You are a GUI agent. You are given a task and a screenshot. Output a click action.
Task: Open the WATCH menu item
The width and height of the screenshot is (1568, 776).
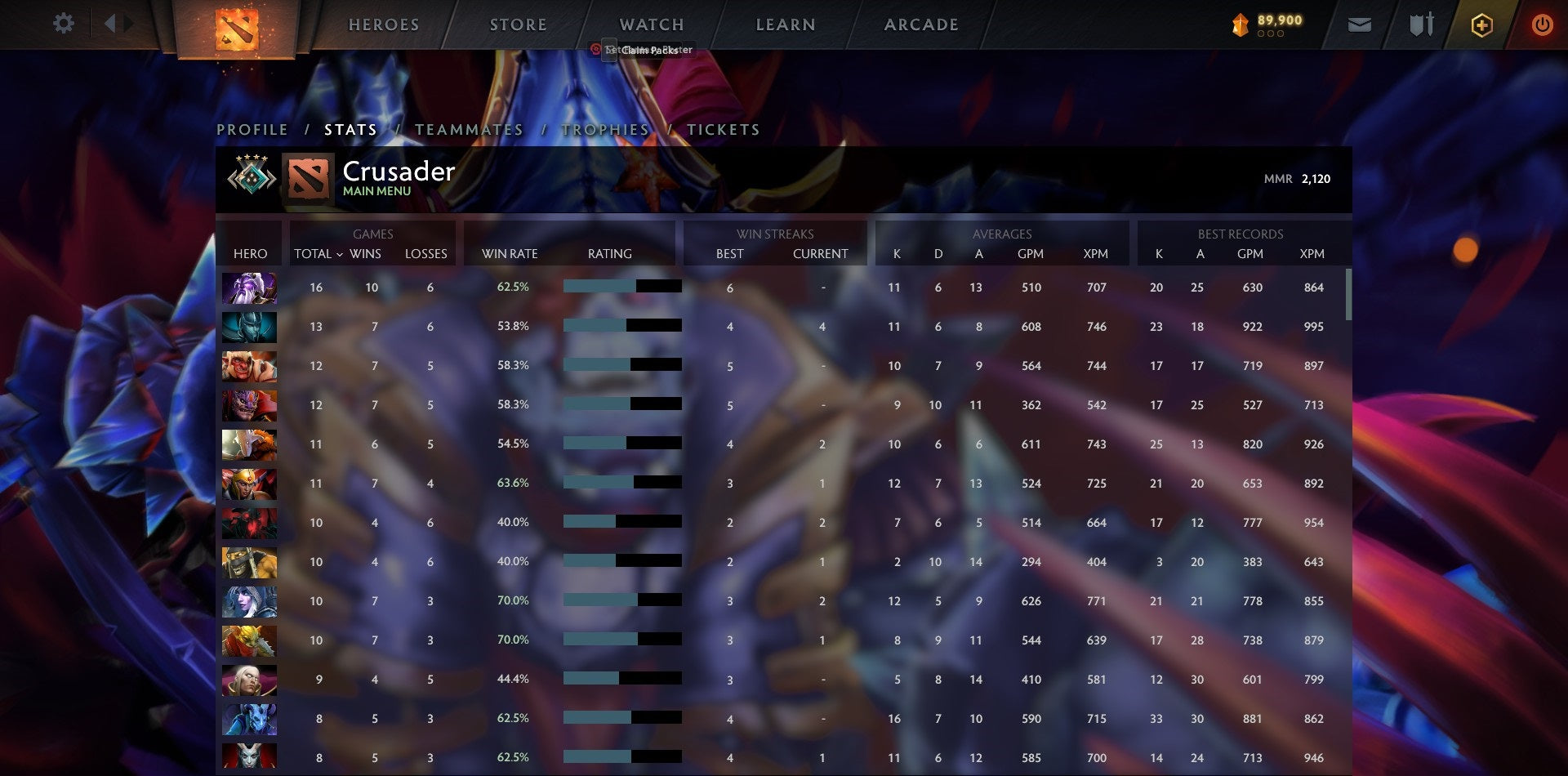coord(651,25)
